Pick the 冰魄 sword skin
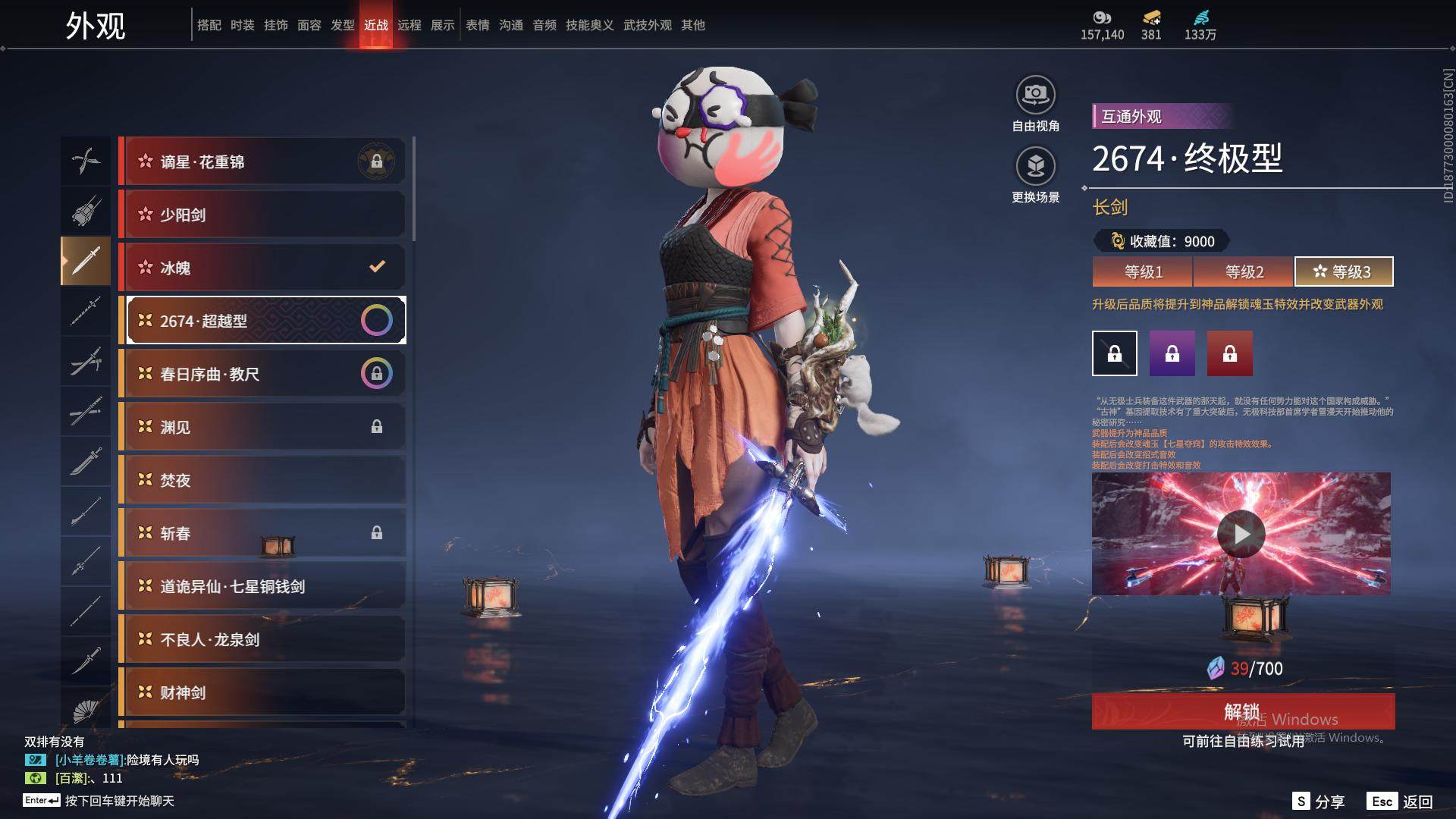 point(262,268)
